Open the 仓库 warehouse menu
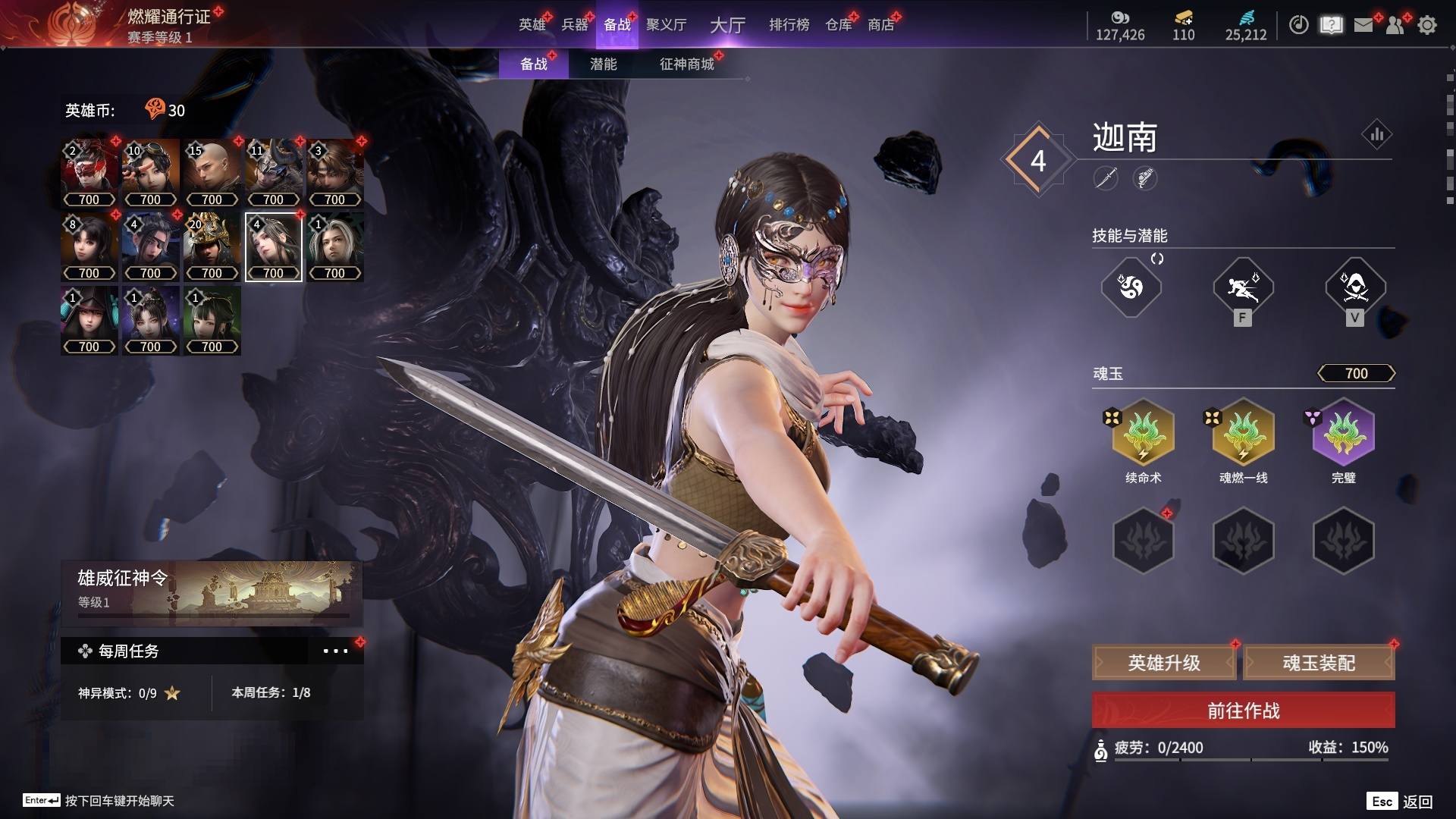 point(839,25)
